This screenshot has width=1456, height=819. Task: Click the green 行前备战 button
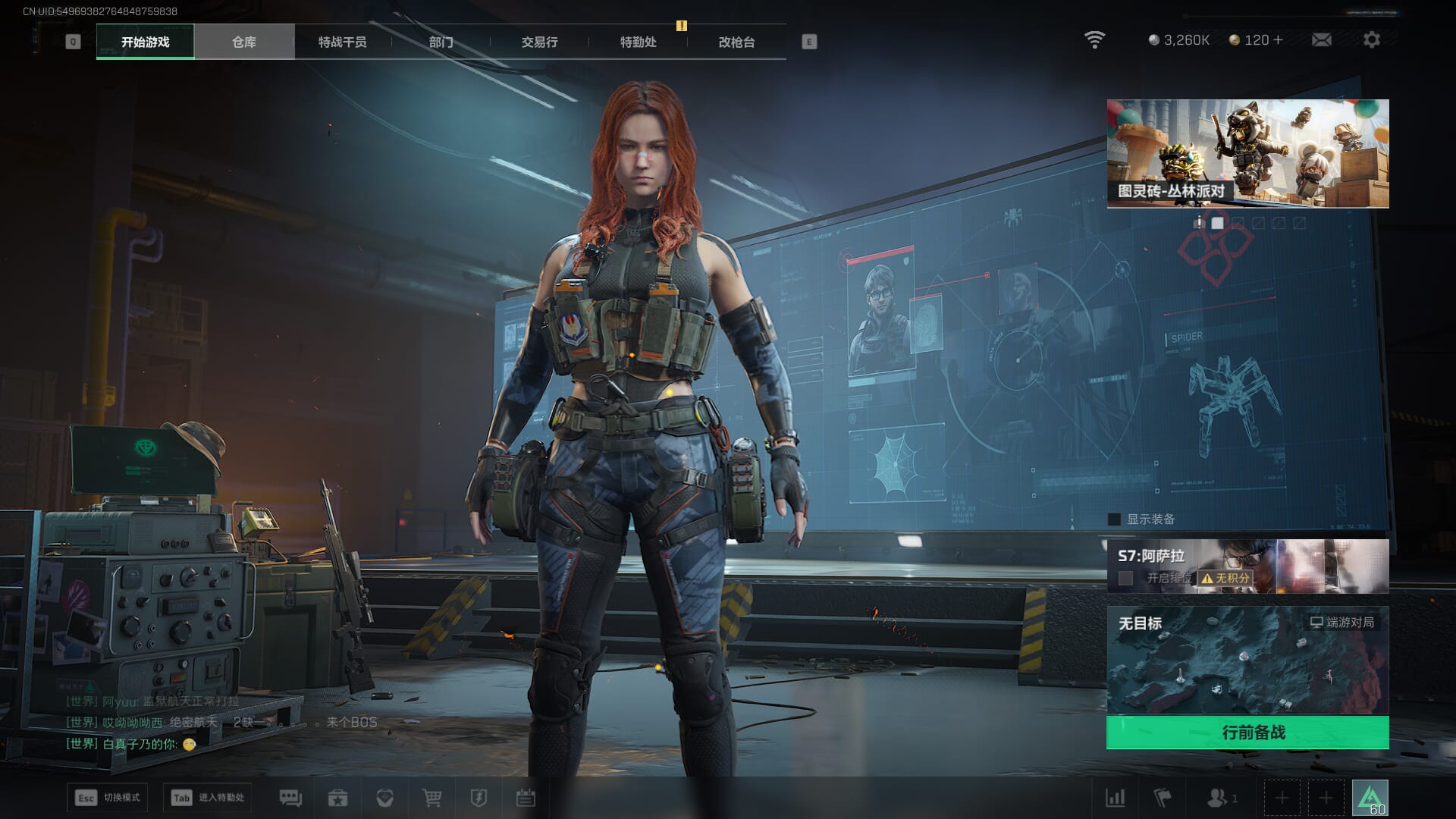[1247, 733]
